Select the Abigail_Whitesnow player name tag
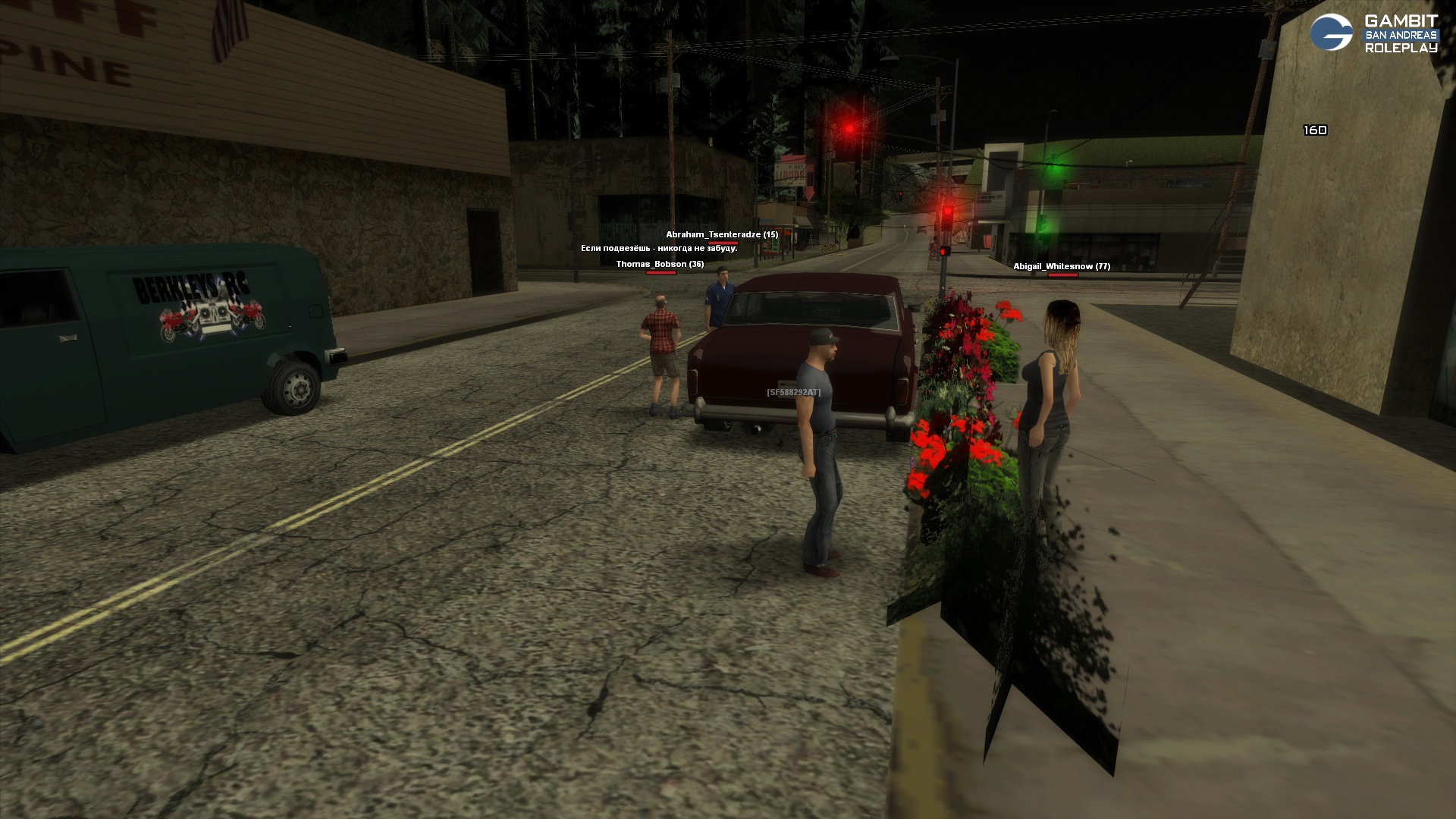1456x819 pixels. click(x=1062, y=267)
